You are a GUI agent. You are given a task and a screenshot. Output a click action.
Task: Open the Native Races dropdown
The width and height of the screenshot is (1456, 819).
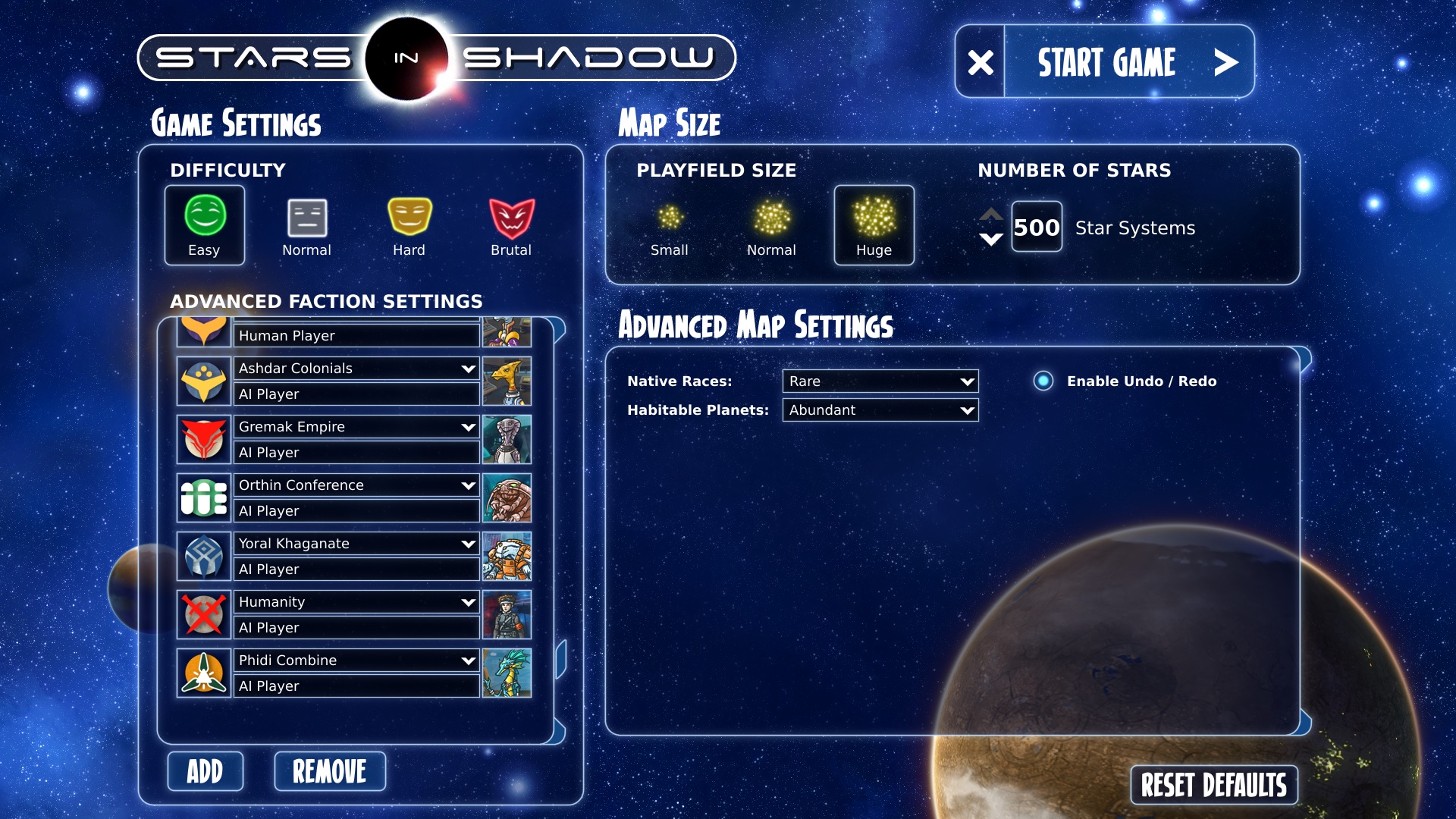880,381
